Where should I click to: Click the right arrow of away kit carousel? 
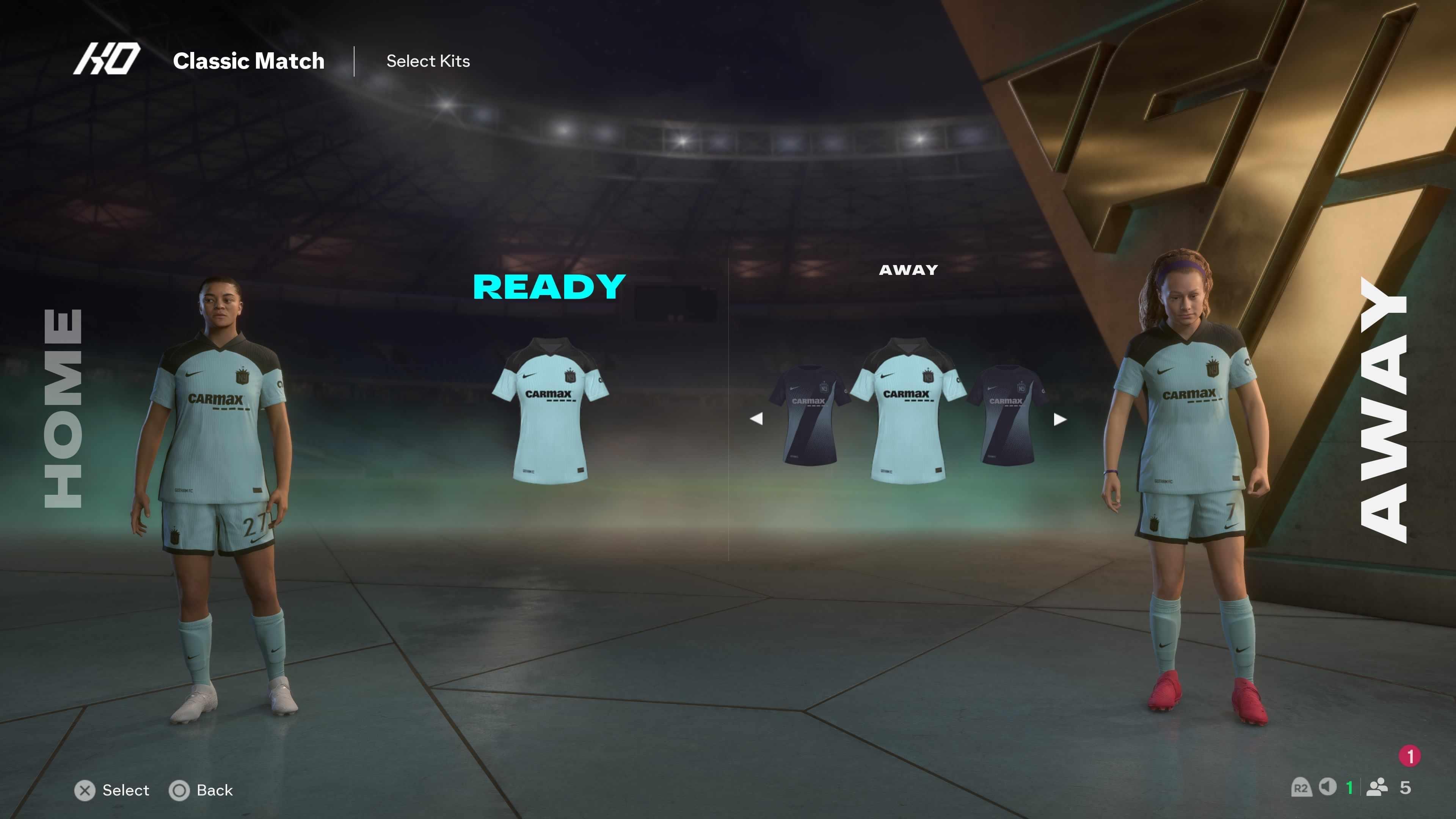[x=1060, y=419]
